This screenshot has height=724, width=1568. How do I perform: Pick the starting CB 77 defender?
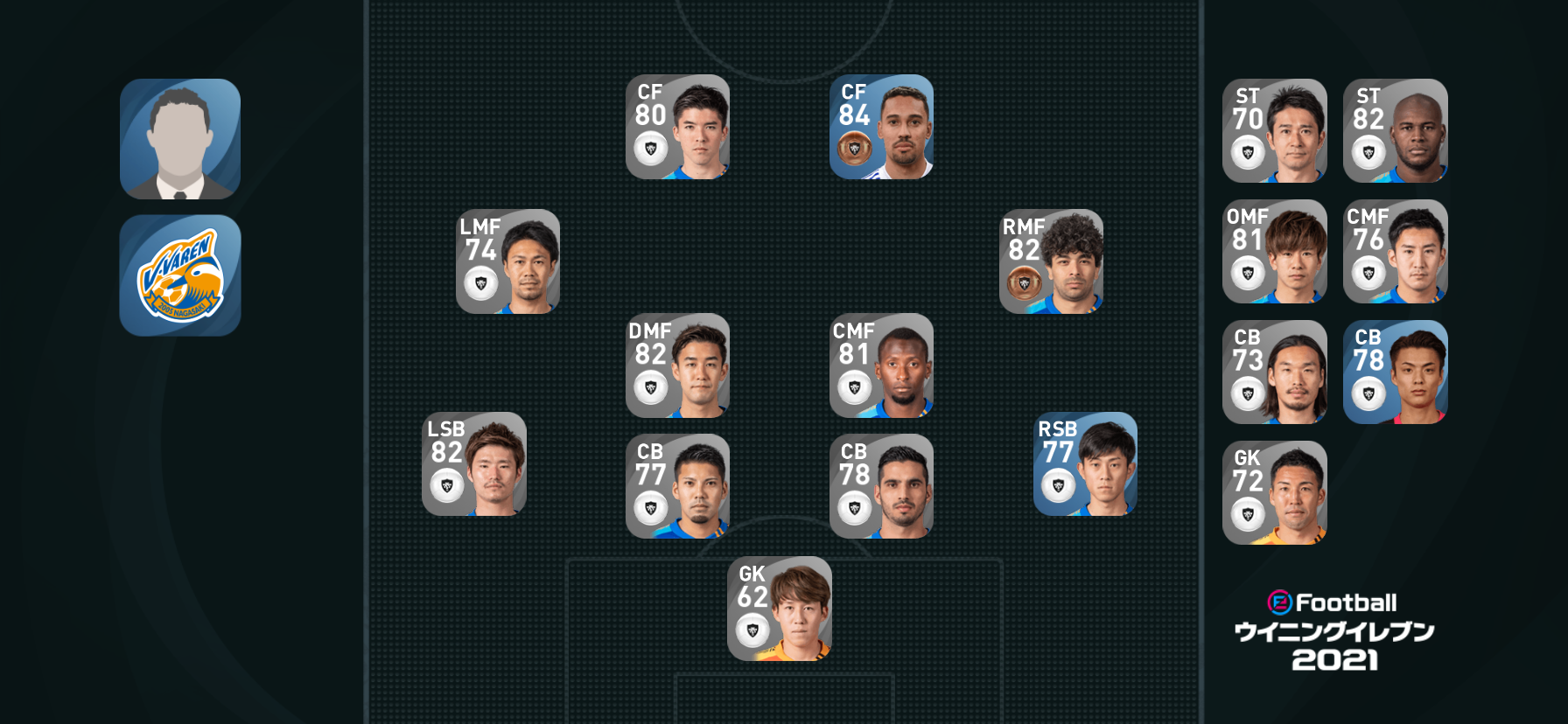pos(677,486)
